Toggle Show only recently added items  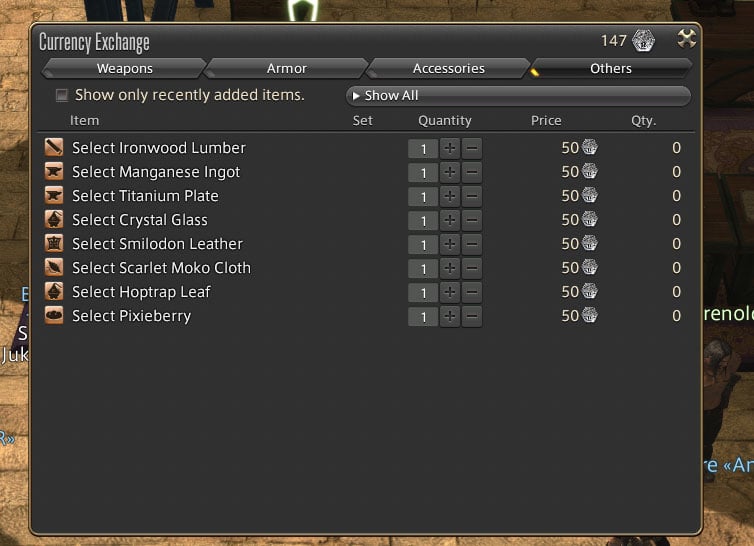click(x=62, y=95)
